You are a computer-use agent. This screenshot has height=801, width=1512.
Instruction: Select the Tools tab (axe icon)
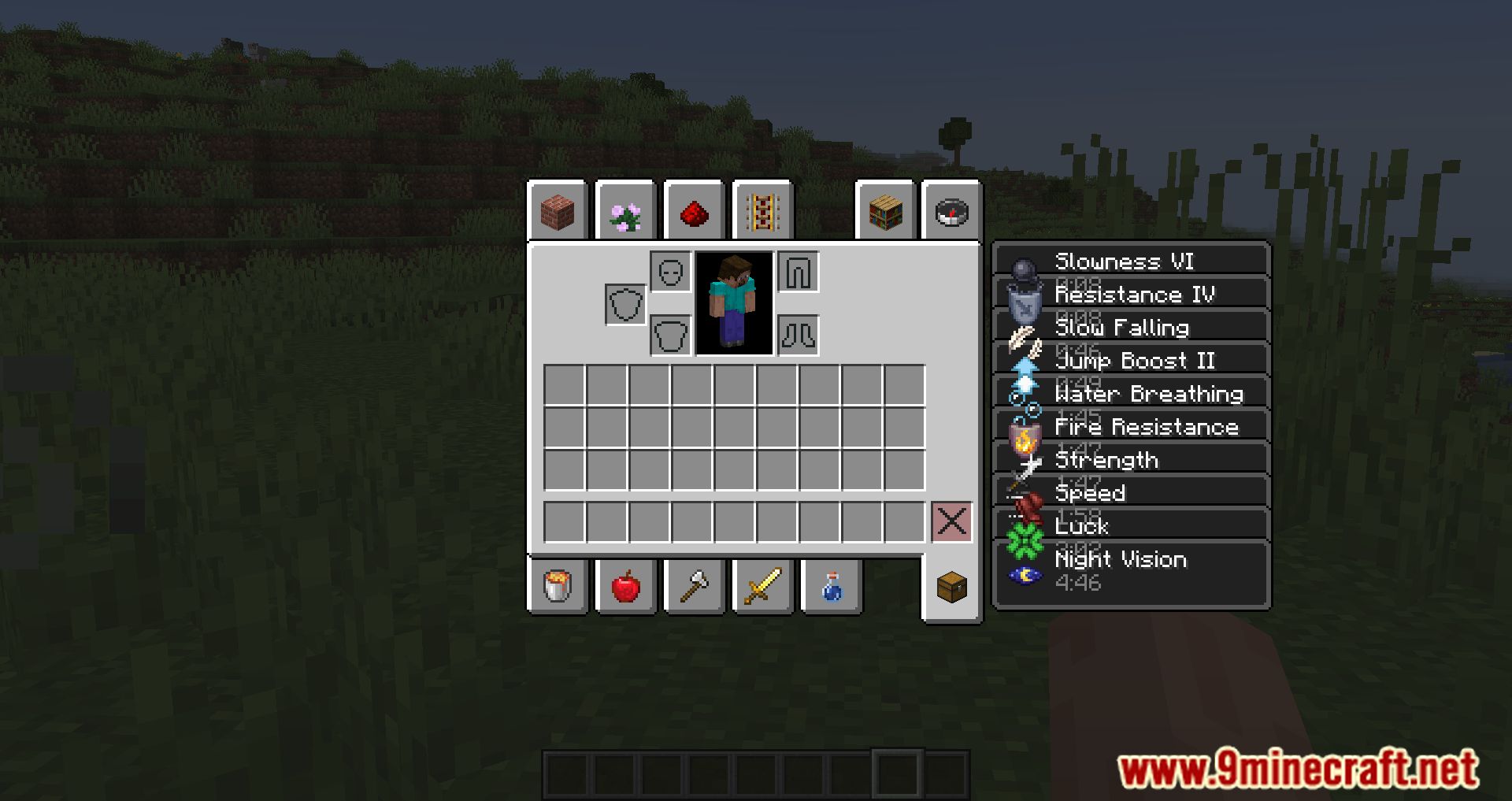click(x=693, y=584)
